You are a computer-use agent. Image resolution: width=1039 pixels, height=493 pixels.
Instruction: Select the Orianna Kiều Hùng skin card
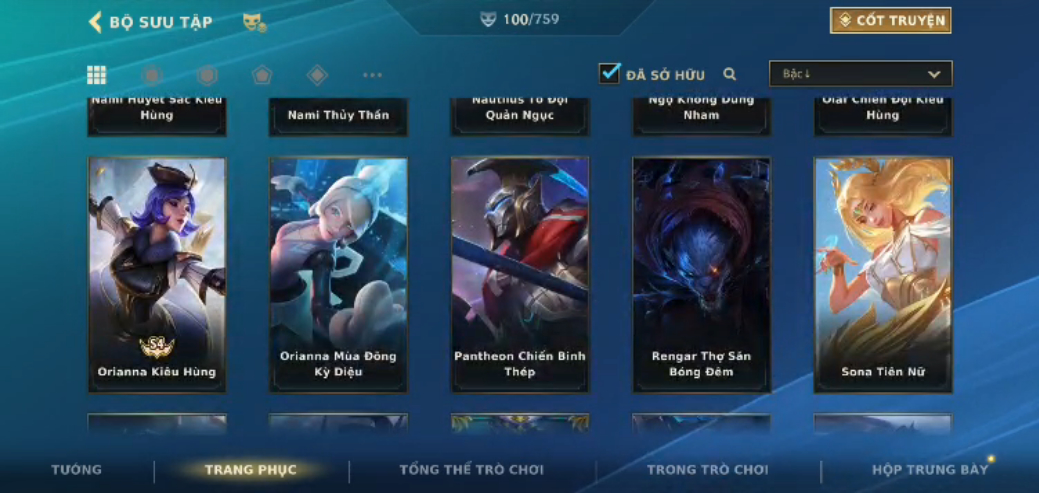click(157, 274)
